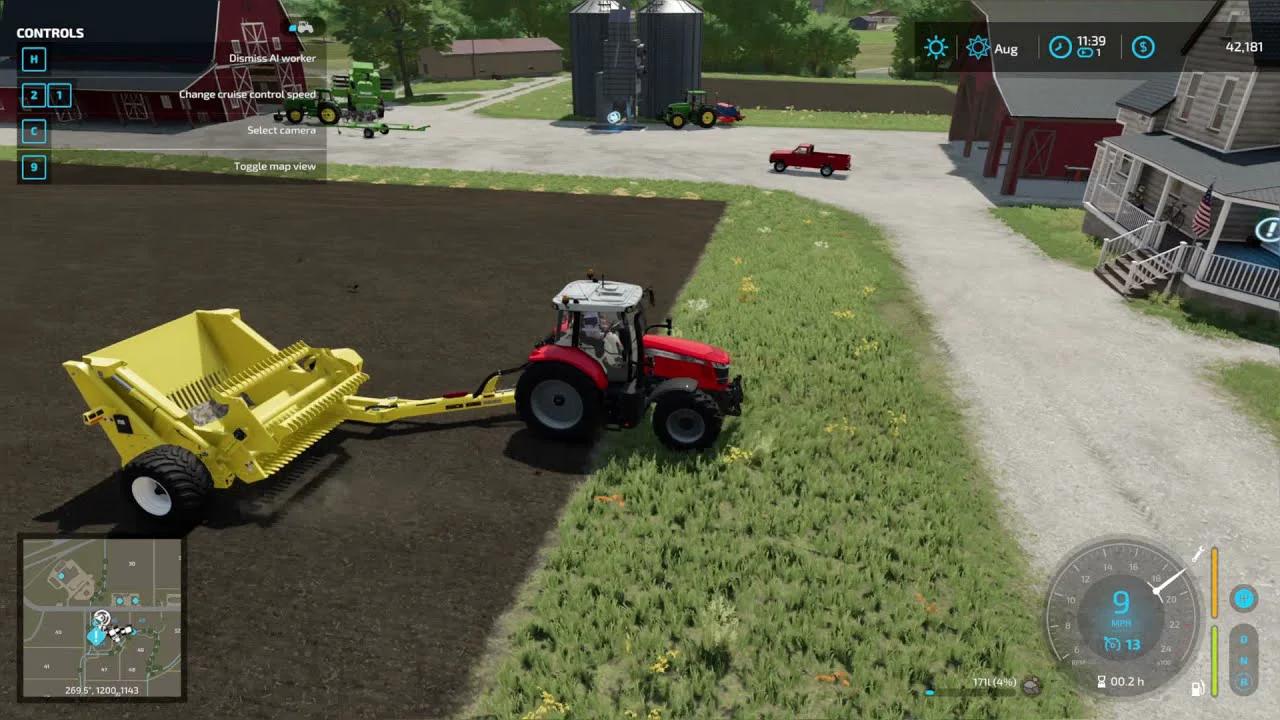1280x720 pixels.
Task: Open the in-game clock icon
Action: click(1059, 48)
